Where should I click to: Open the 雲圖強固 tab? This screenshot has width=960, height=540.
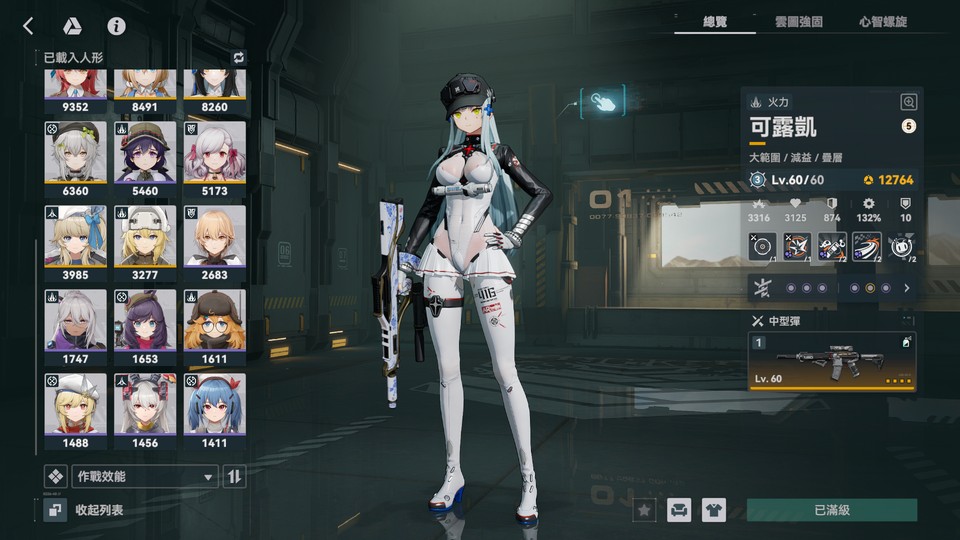pyautogui.click(x=798, y=21)
